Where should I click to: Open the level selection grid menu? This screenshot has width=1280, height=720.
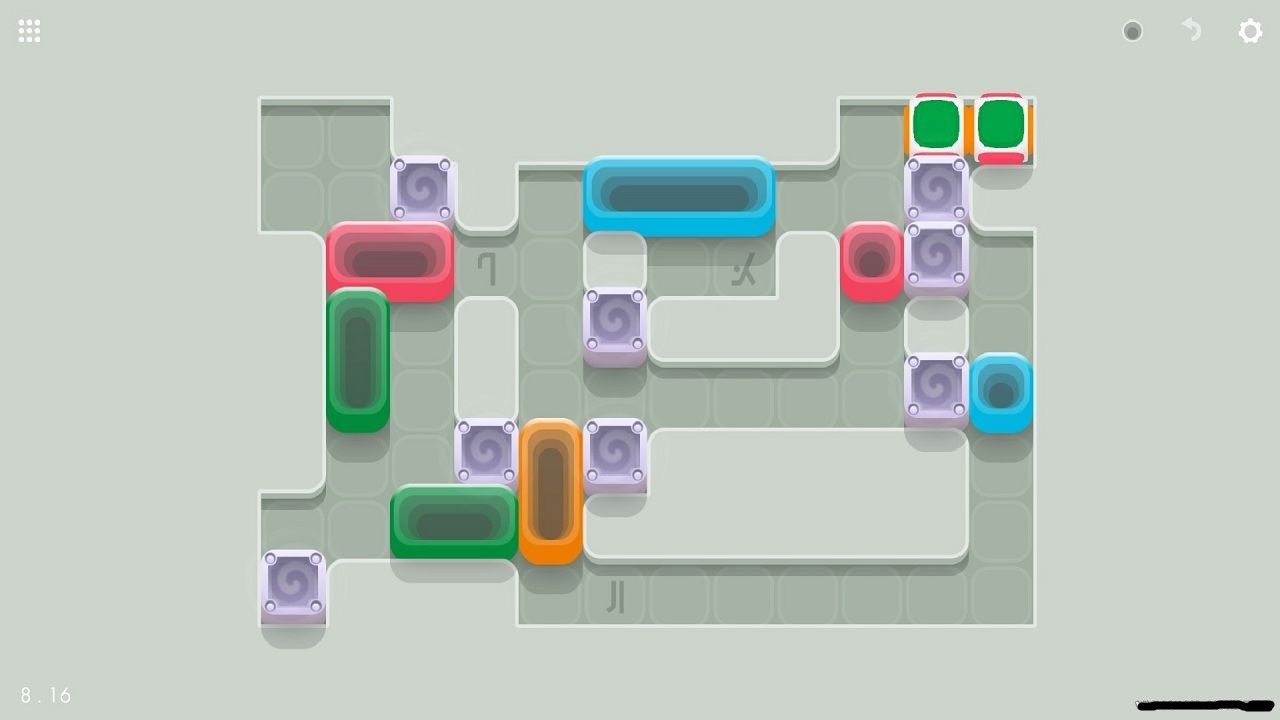coord(28,30)
